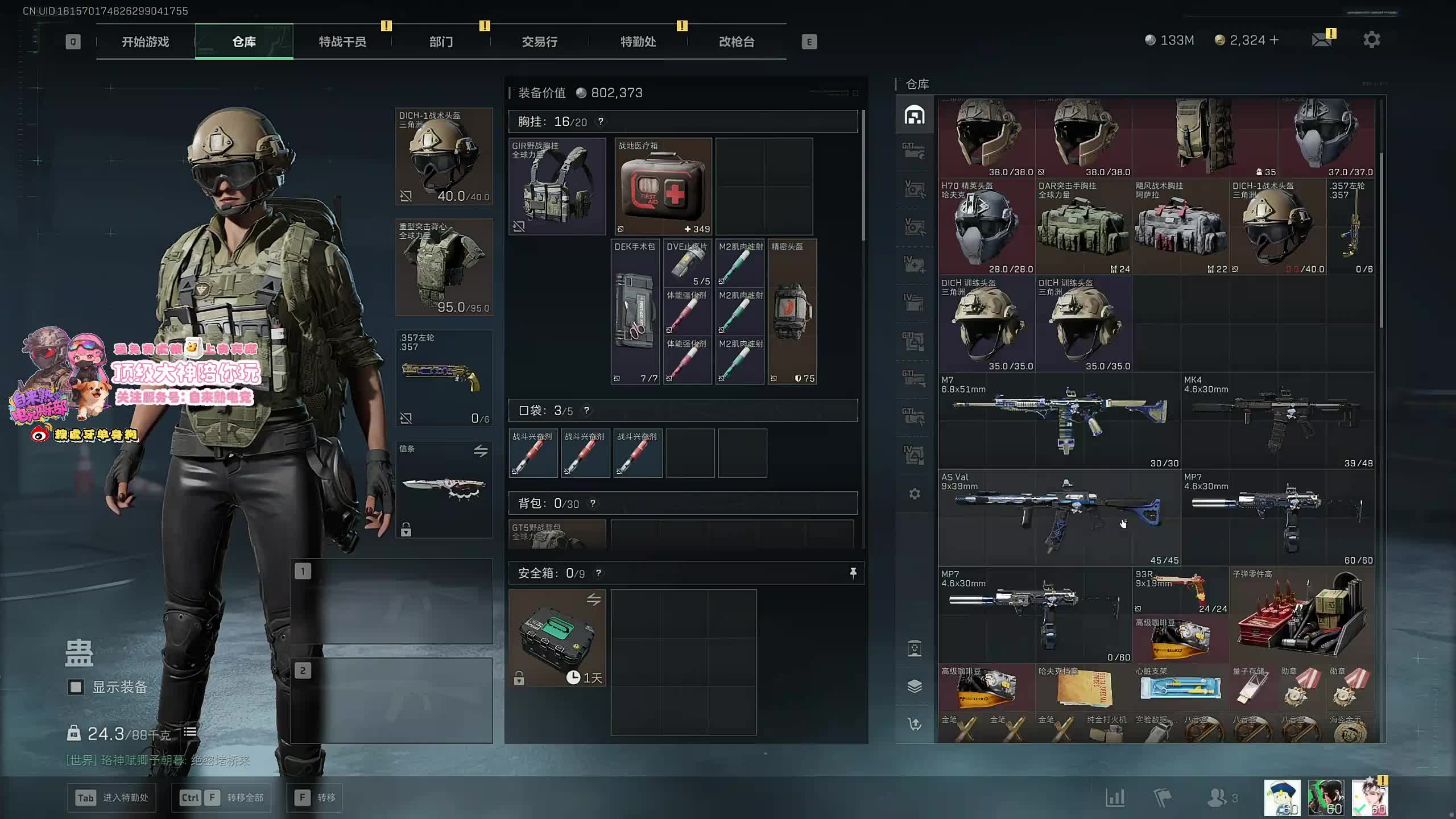Image resolution: width=1456 pixels, height=819 pixels.
Task: Toggle the 显示装备 checkbox
Action: click(76, 687)
